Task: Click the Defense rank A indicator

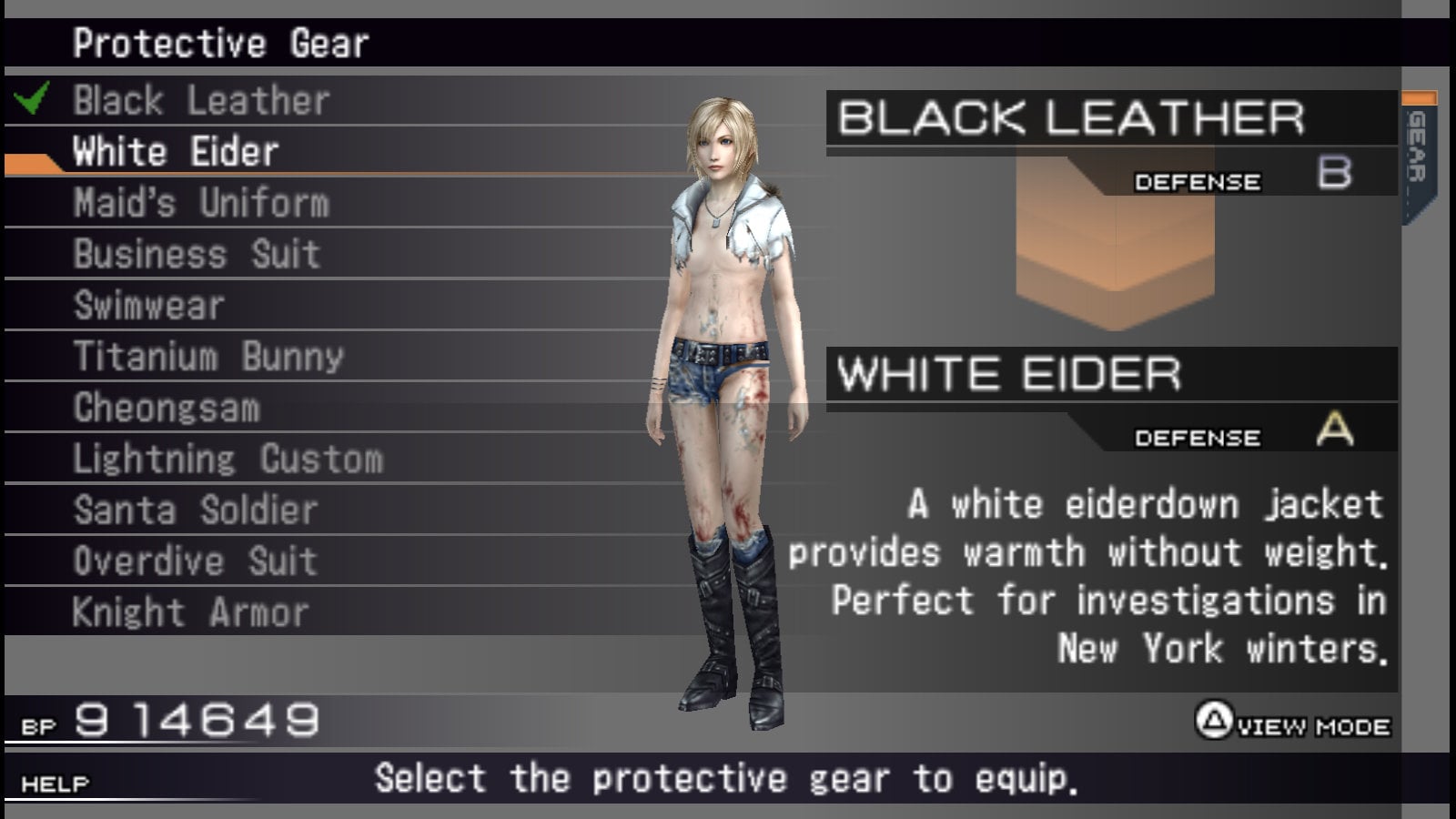Action: point(1333,428)
